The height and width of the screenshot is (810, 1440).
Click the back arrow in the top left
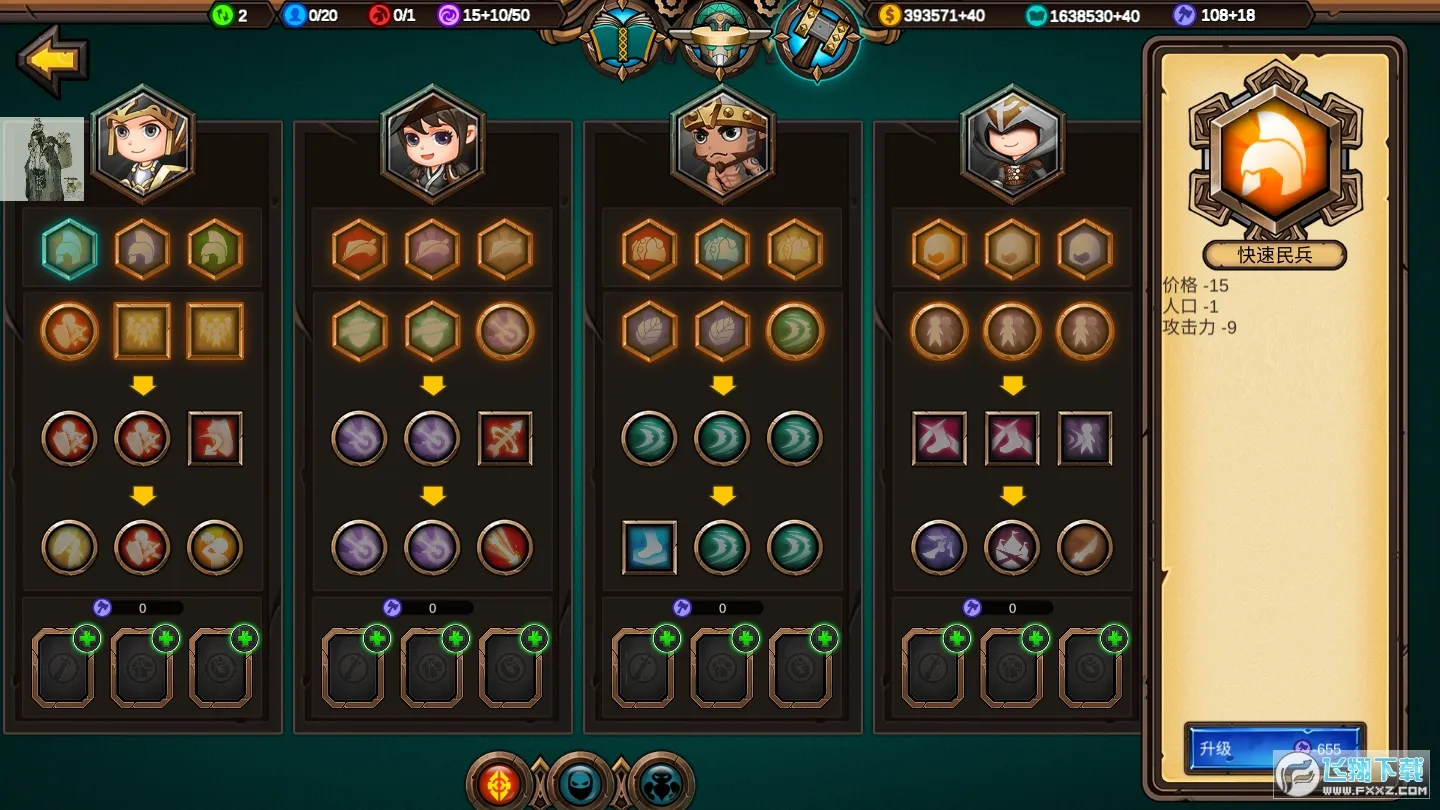(52, 60)
